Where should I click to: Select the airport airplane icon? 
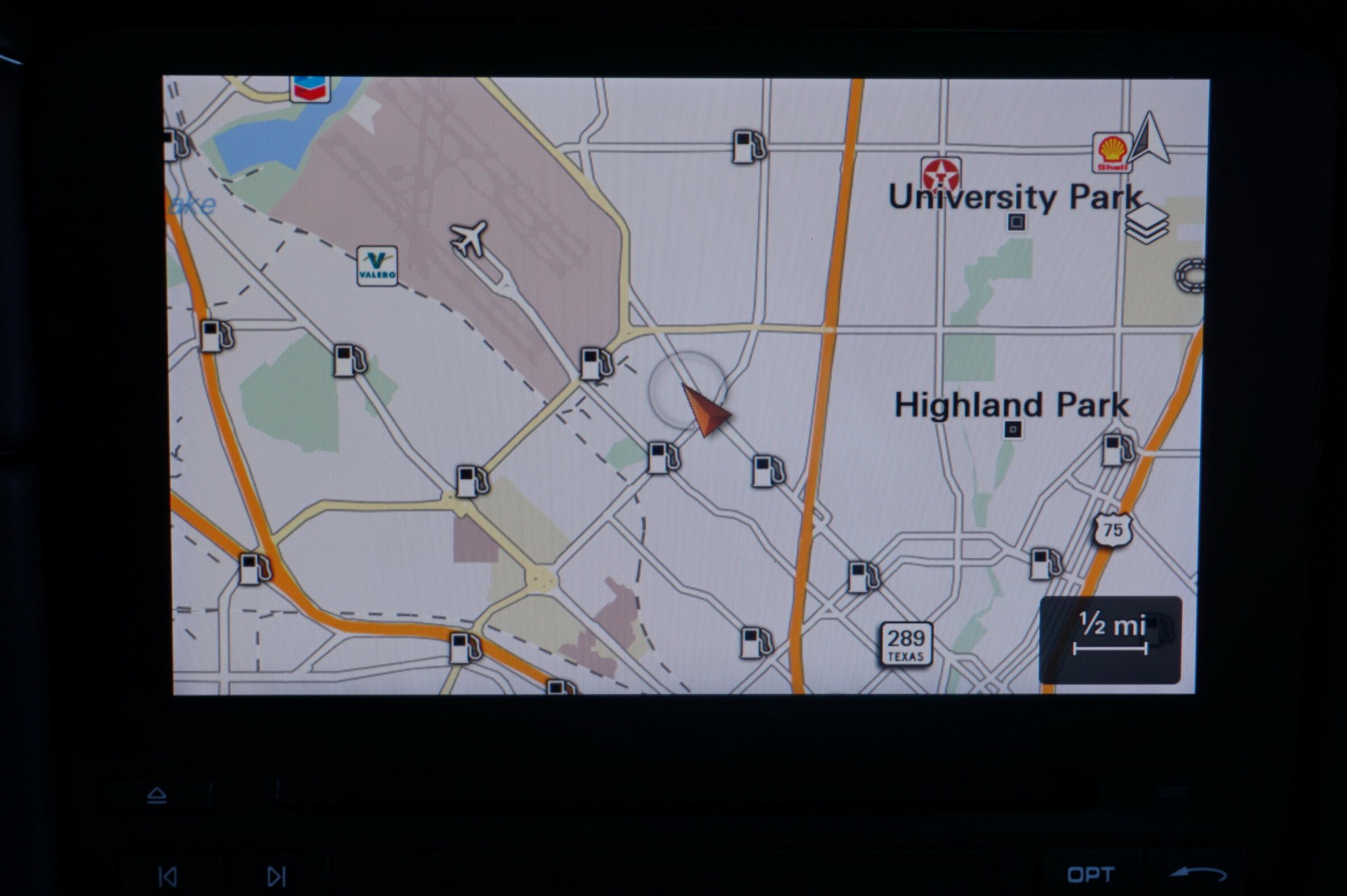(469, 238)
